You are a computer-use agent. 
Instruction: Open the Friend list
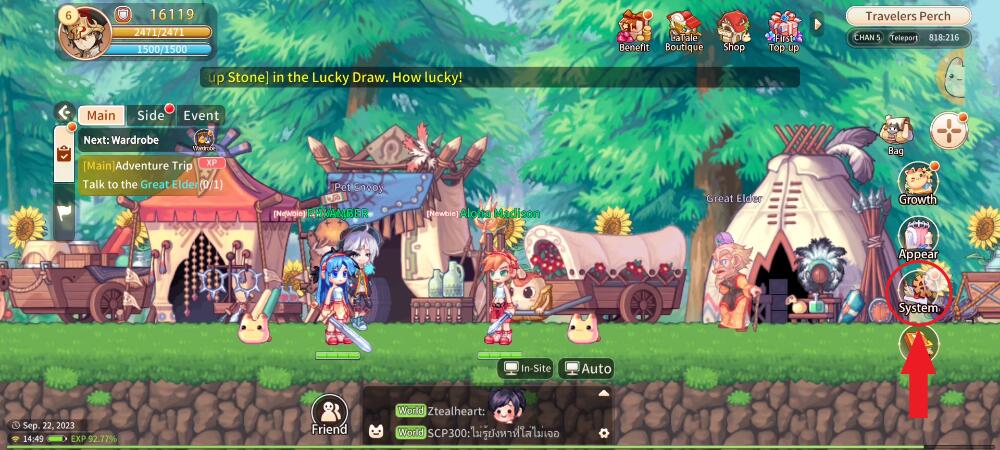(x=329, y=415)
